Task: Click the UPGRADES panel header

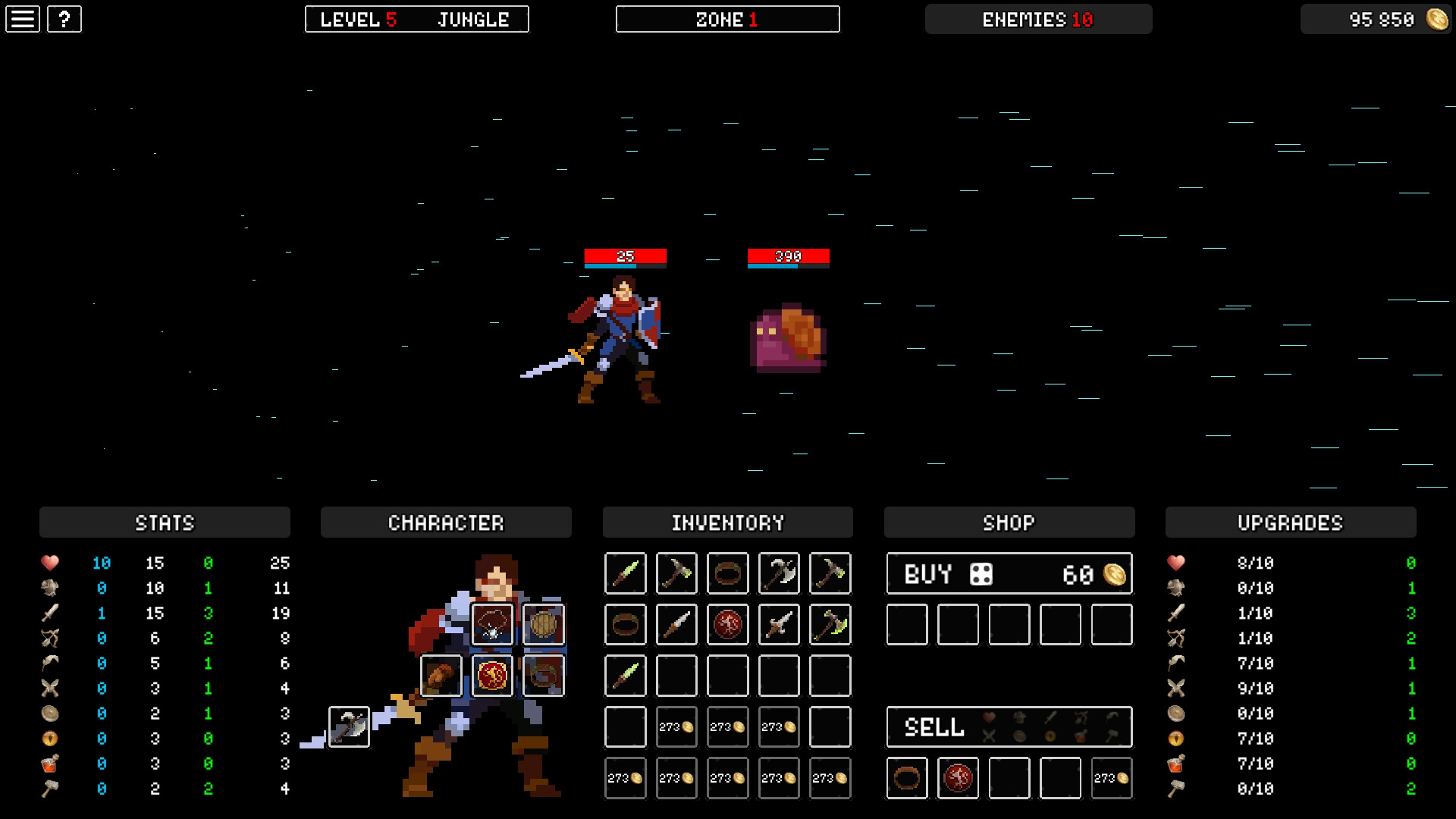Action: click(1290, 522)
